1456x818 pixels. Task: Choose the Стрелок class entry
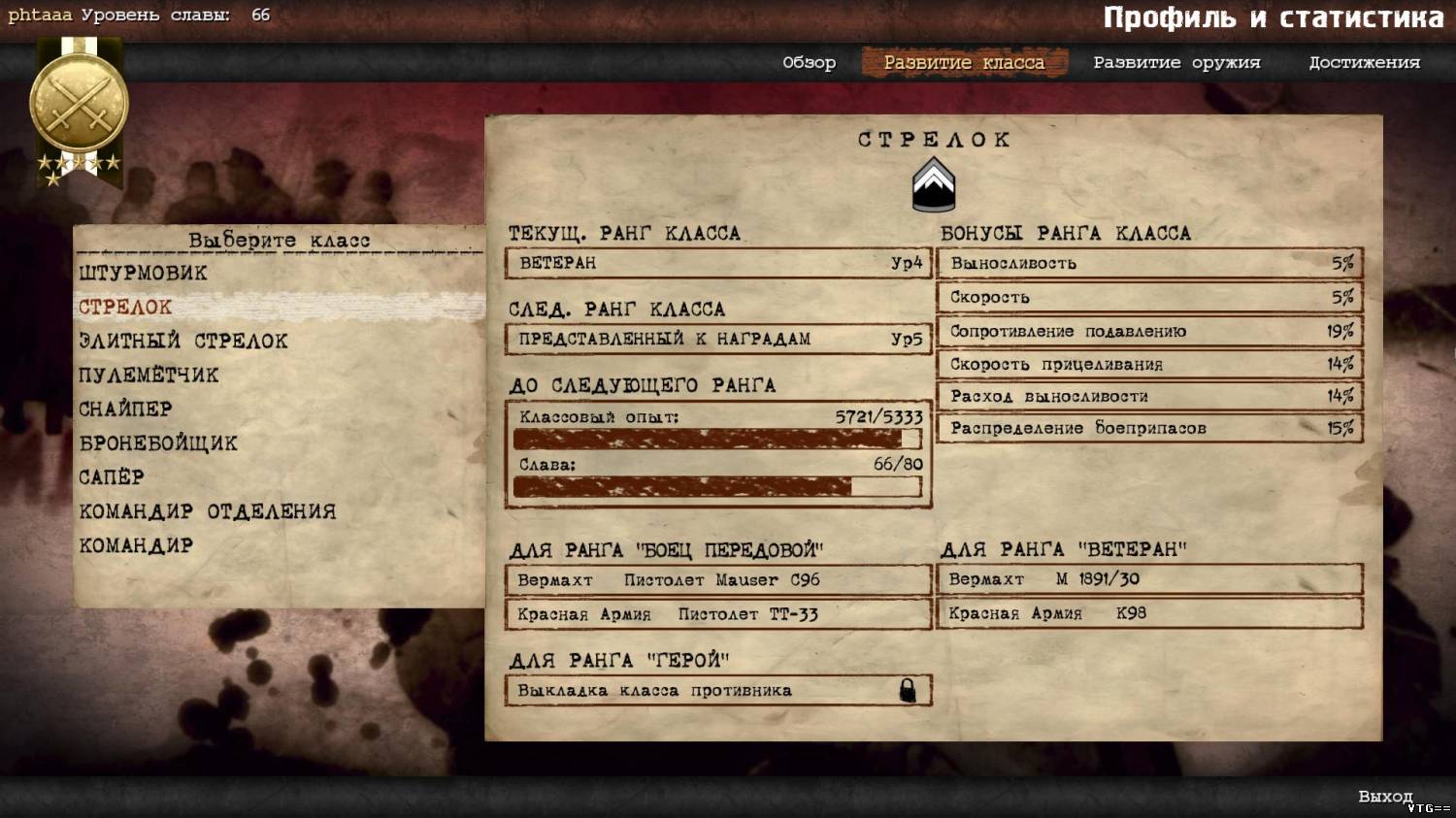pyautogui.click(x=125, y=308)
